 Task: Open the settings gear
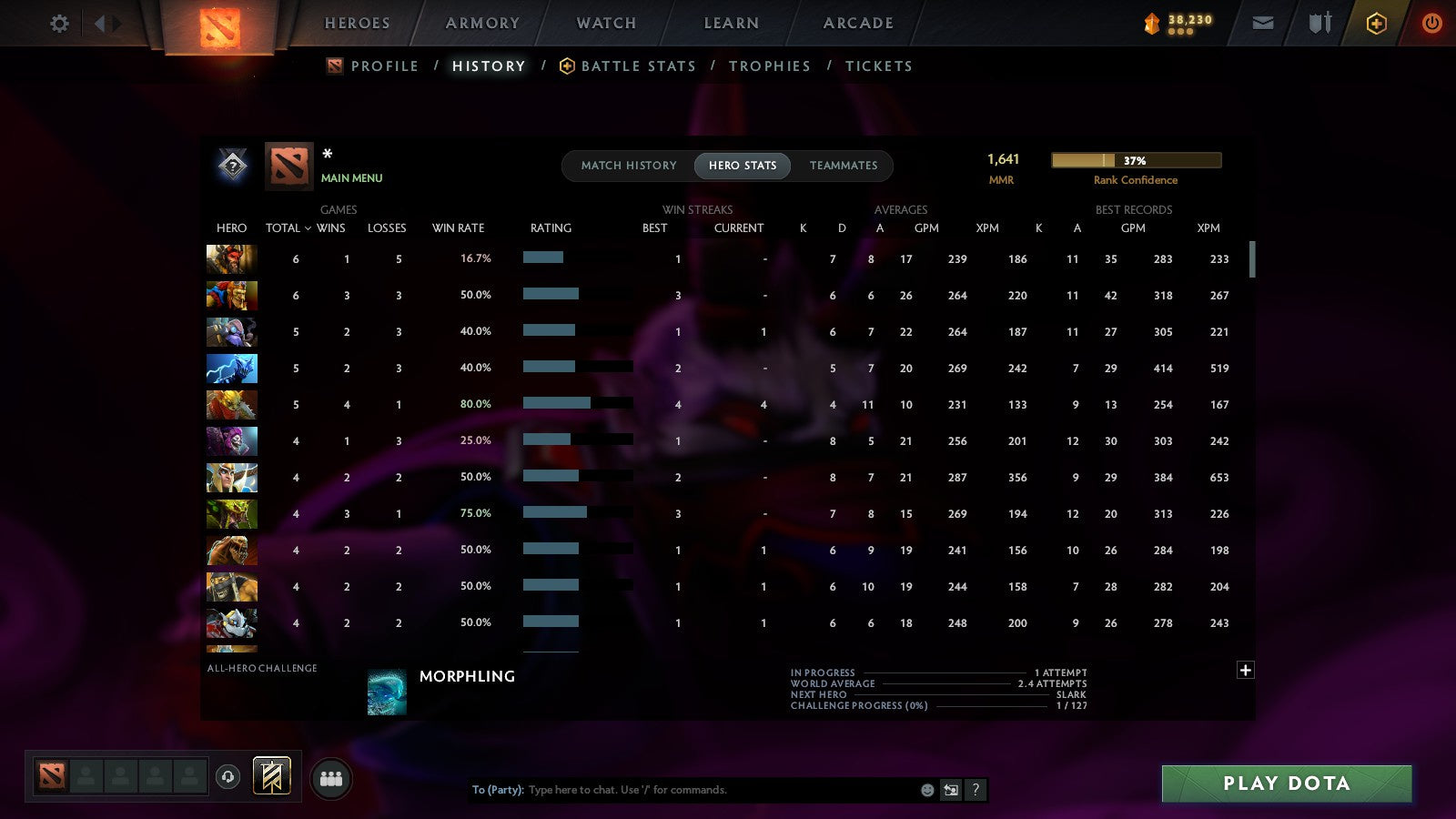pyautogui.click(x=59, y=23)
